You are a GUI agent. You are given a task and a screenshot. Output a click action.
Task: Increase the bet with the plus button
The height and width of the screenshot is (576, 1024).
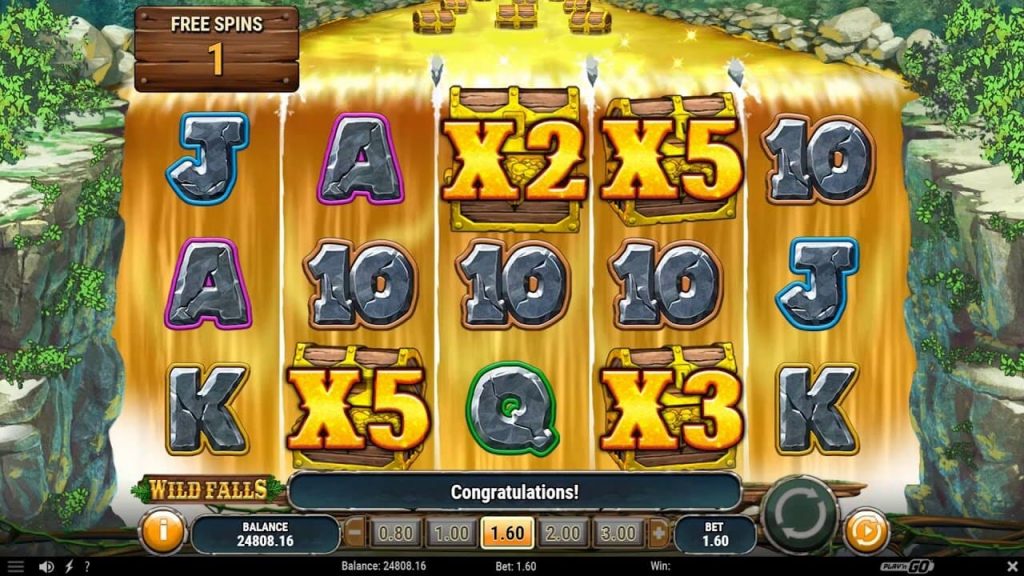click(658, 533)
